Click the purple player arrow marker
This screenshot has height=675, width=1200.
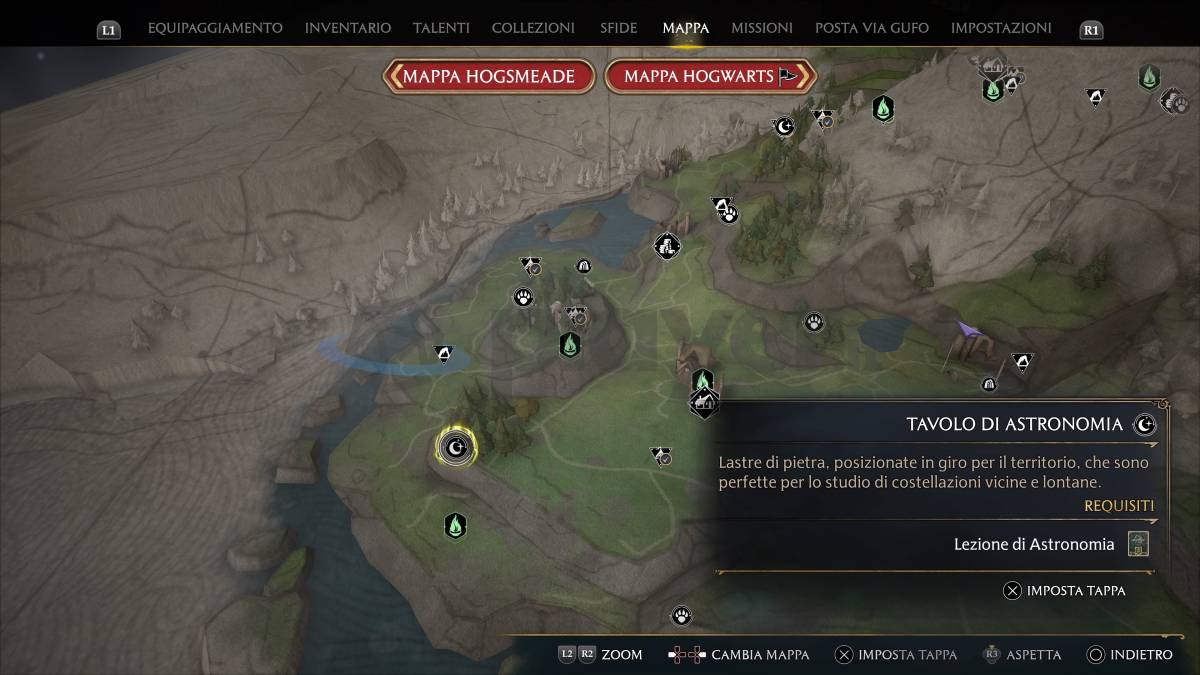967,331
